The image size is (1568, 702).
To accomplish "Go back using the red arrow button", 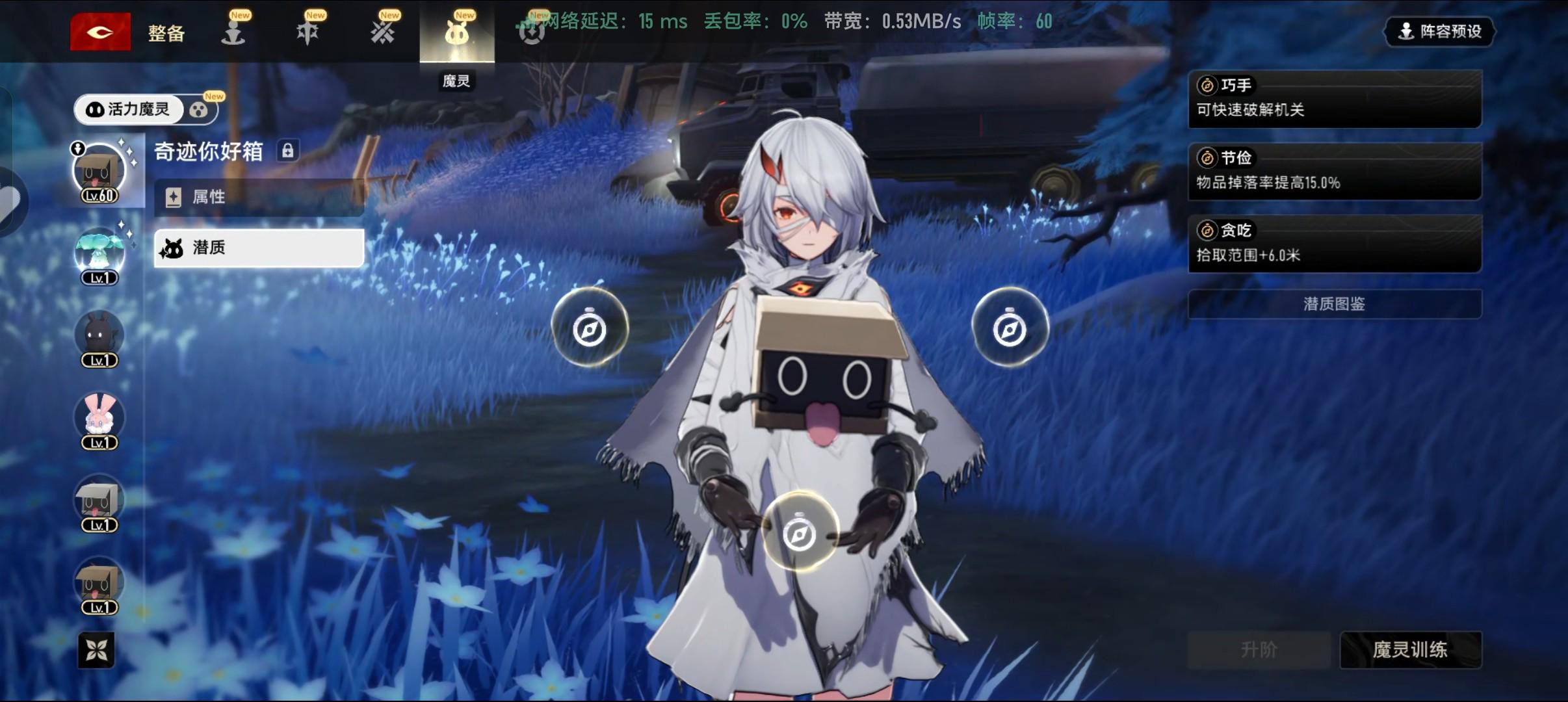I will click(x=100, y=31).
